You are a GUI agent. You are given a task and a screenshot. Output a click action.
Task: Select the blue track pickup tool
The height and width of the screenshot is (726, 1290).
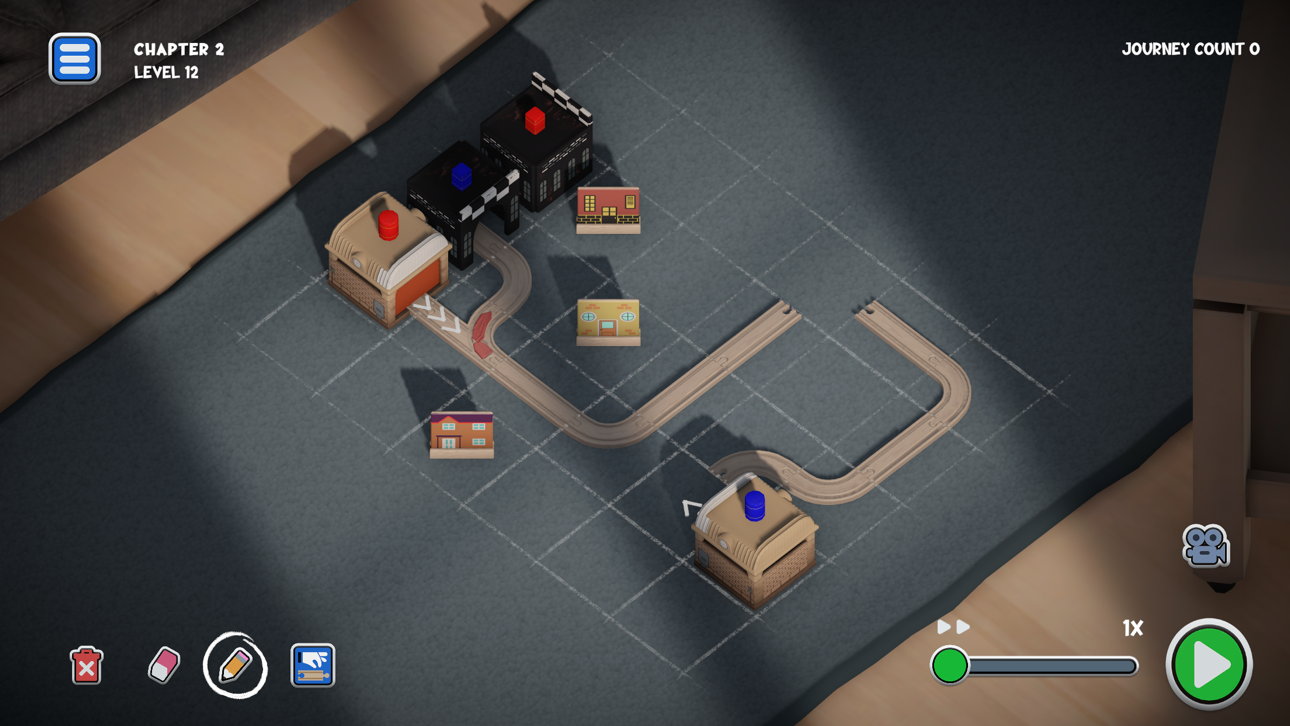[311, 663]
